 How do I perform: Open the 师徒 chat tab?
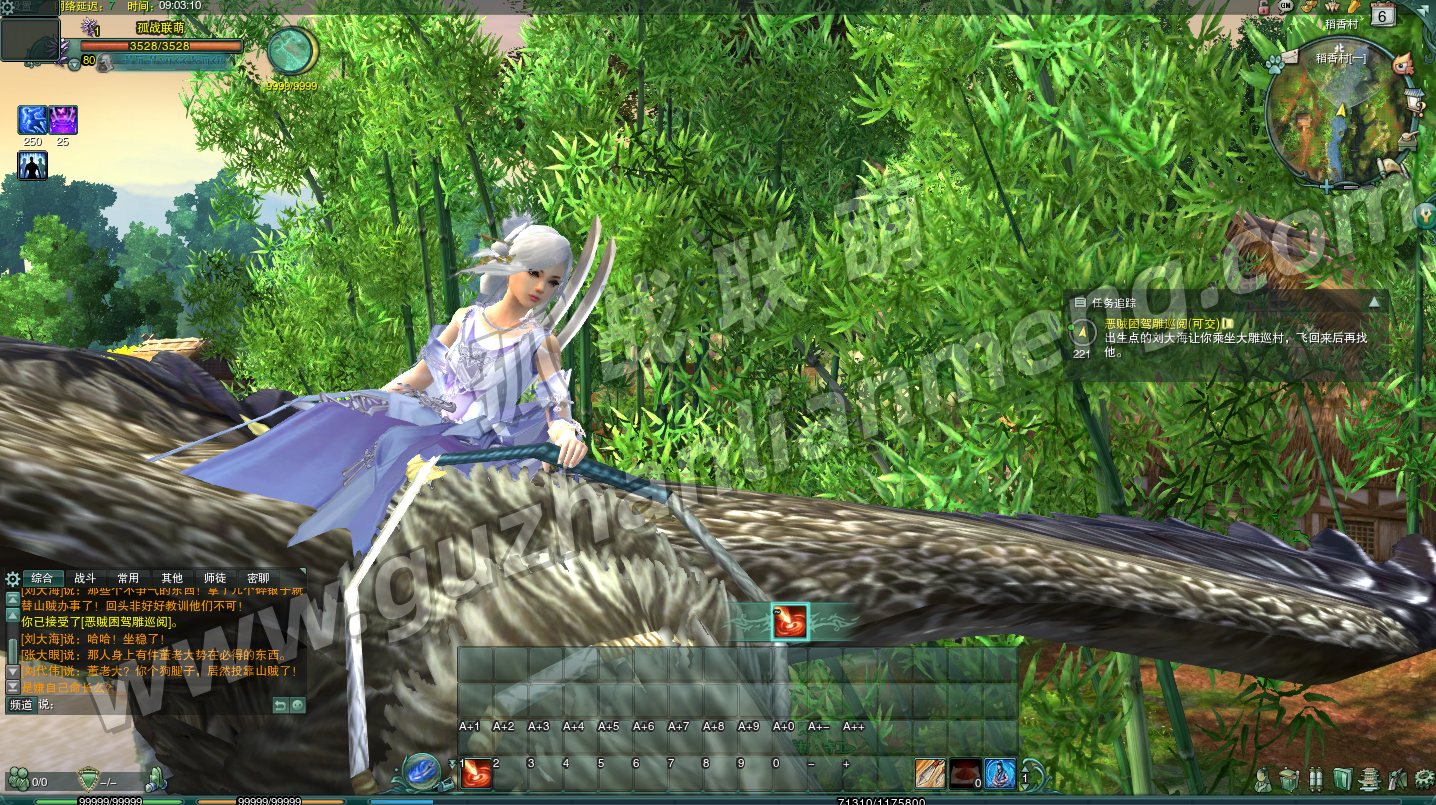point(214,578)
